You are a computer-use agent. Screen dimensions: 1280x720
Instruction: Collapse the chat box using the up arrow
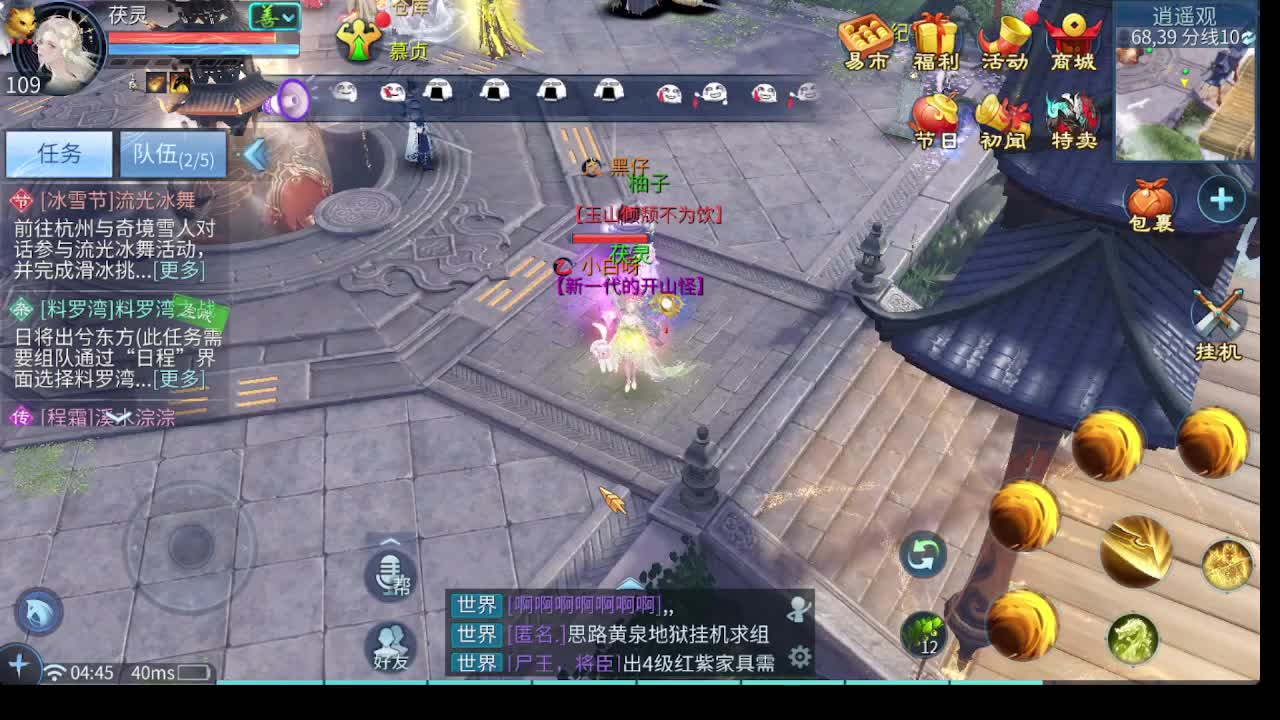629,583
